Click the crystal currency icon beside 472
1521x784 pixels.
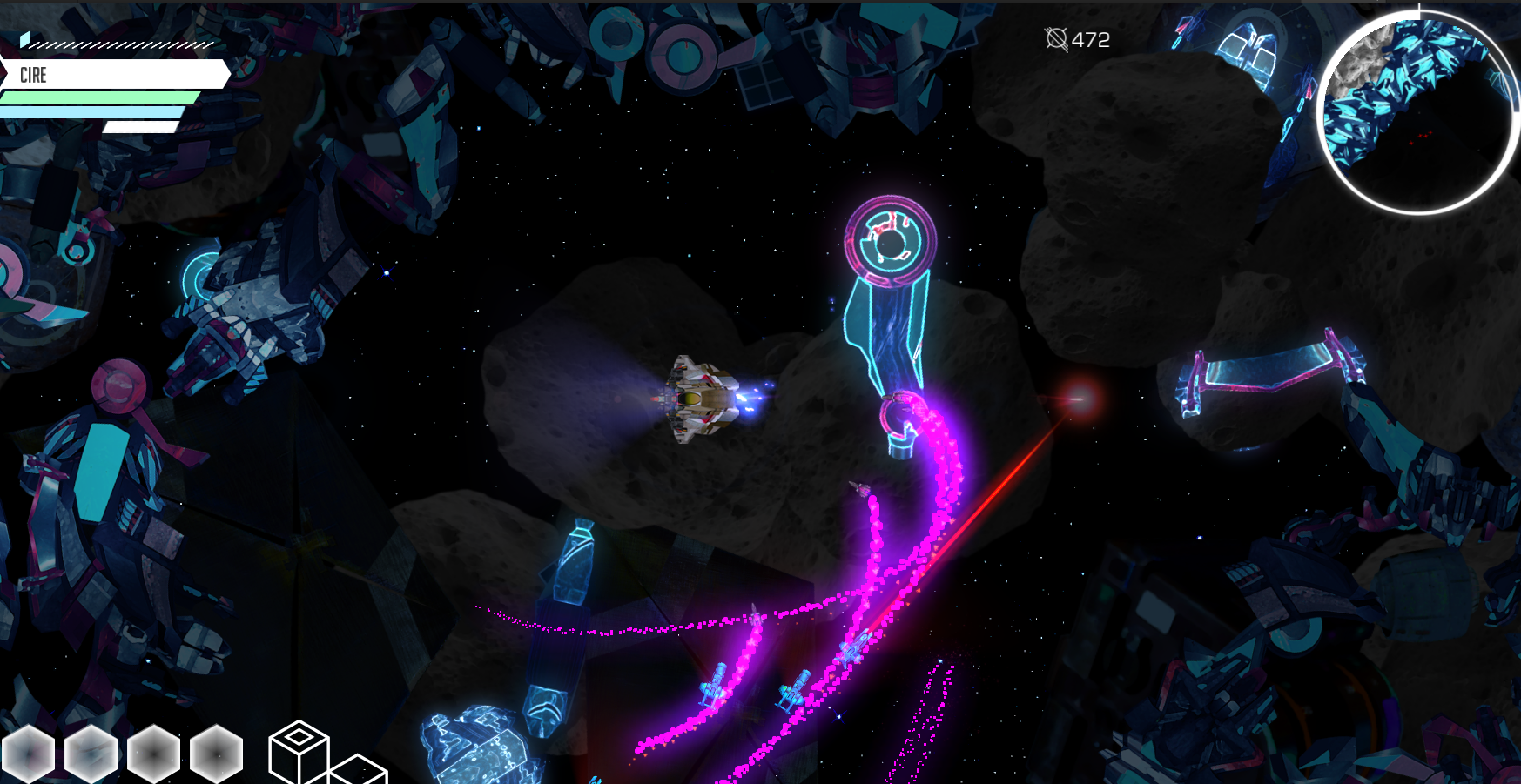tap(1056, 38)
